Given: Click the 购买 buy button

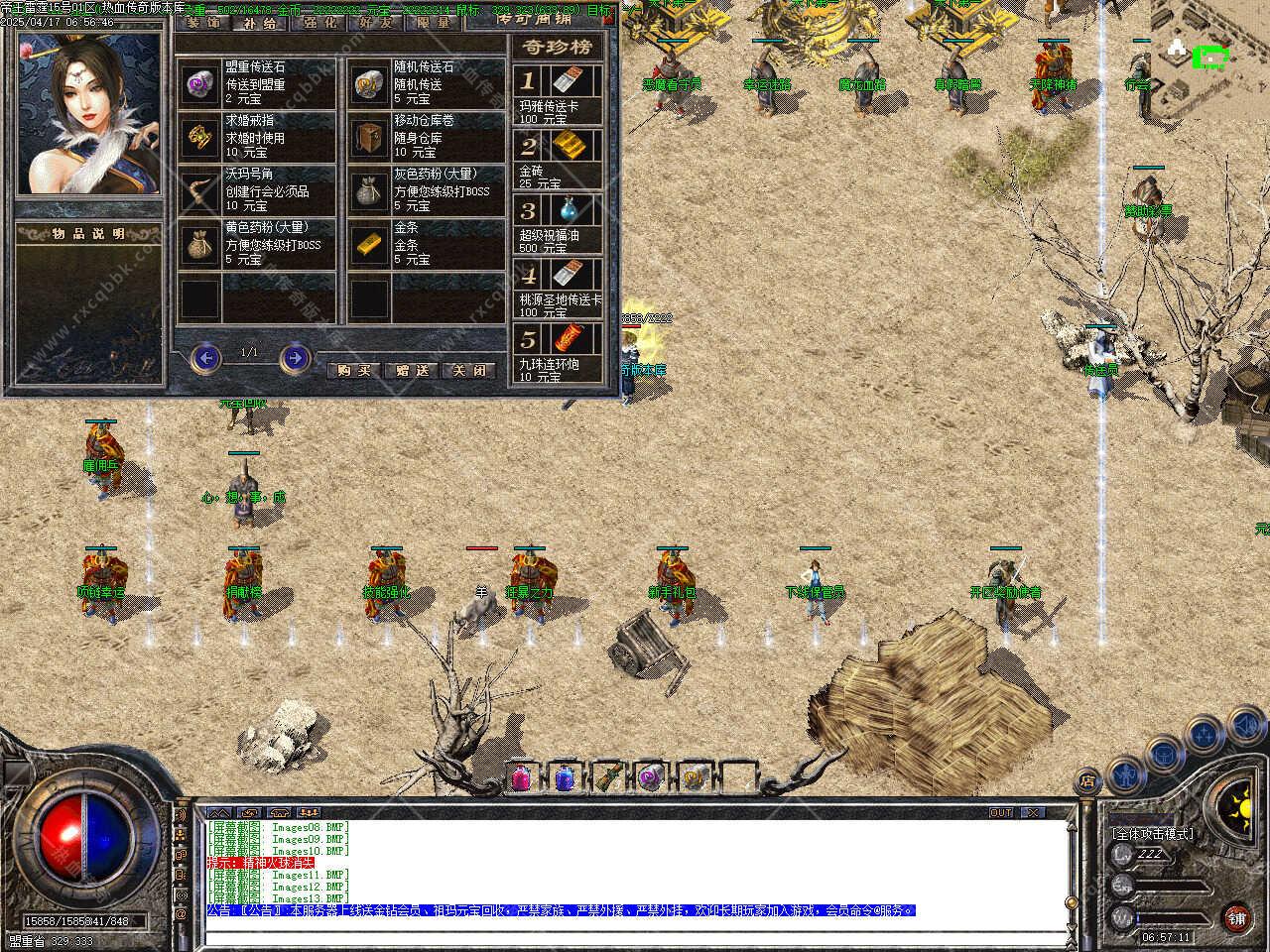Looking at the screenshot, I should click(x=353, y=370).
